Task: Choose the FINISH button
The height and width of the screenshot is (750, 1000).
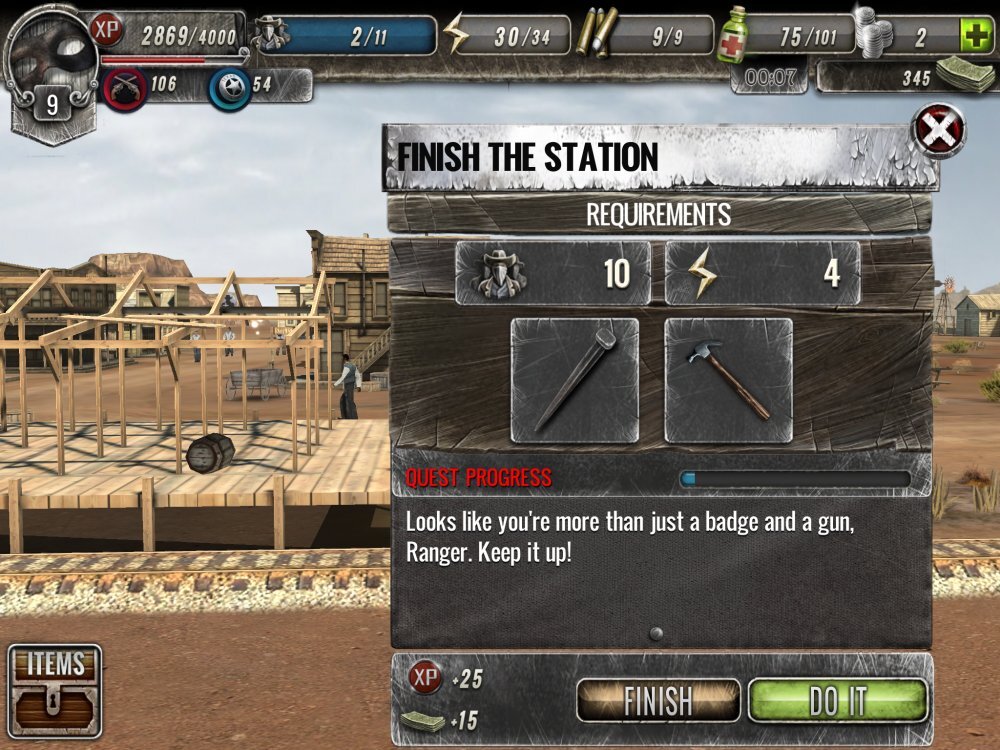Action: [658, 700]
